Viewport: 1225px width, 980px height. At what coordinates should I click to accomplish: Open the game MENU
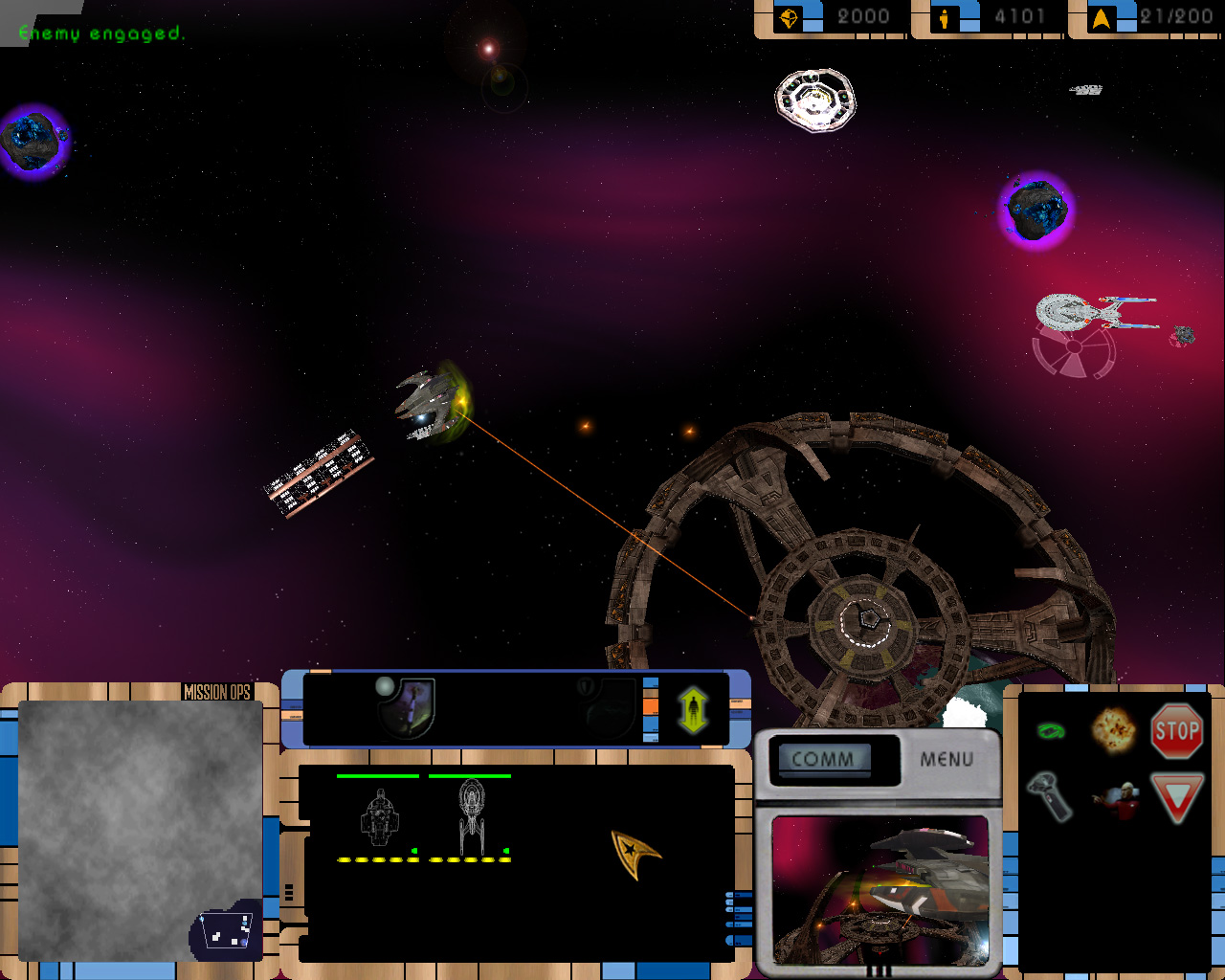pos(947,759)
